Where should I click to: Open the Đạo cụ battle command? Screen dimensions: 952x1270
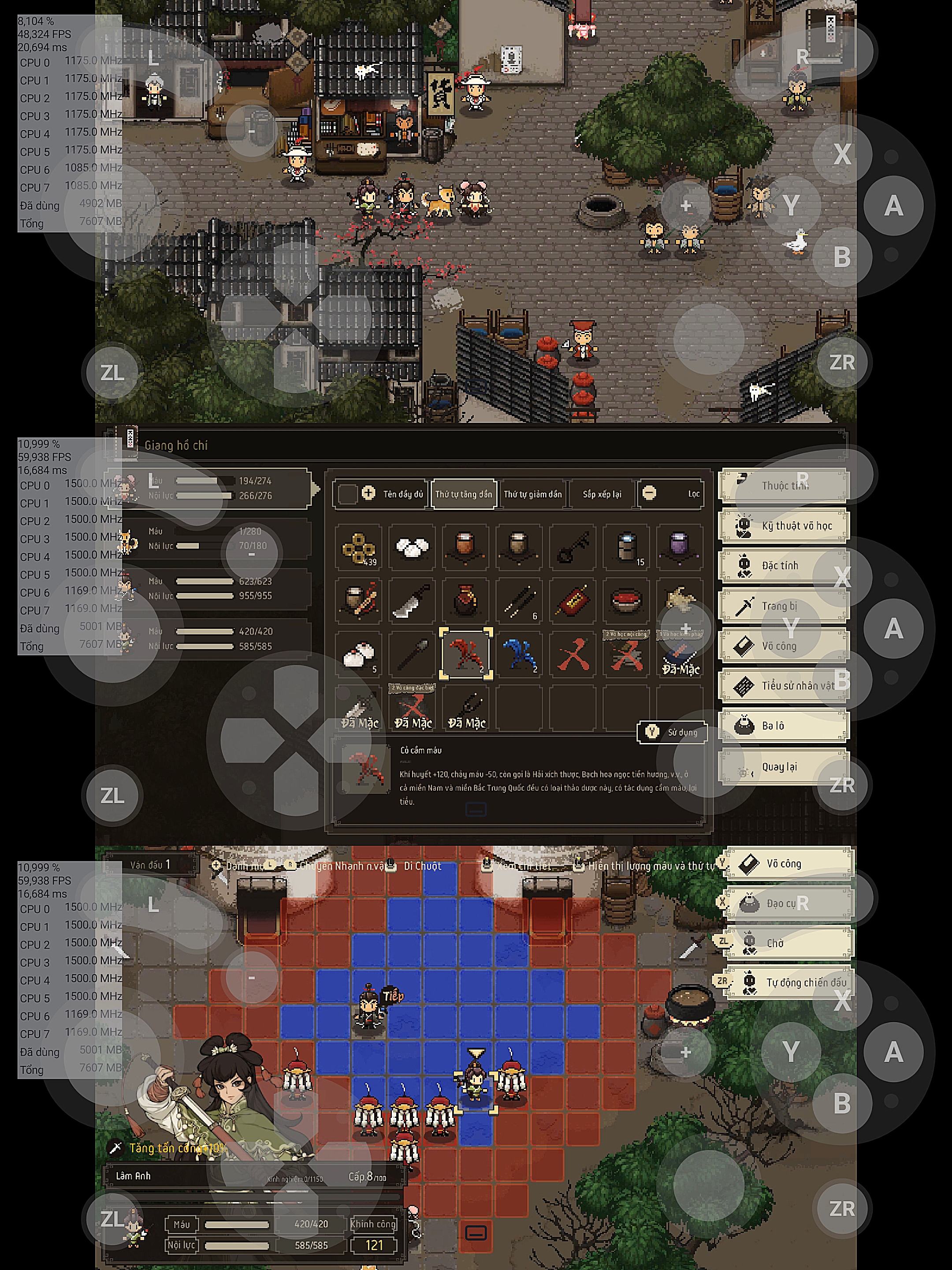pos(790,904)
